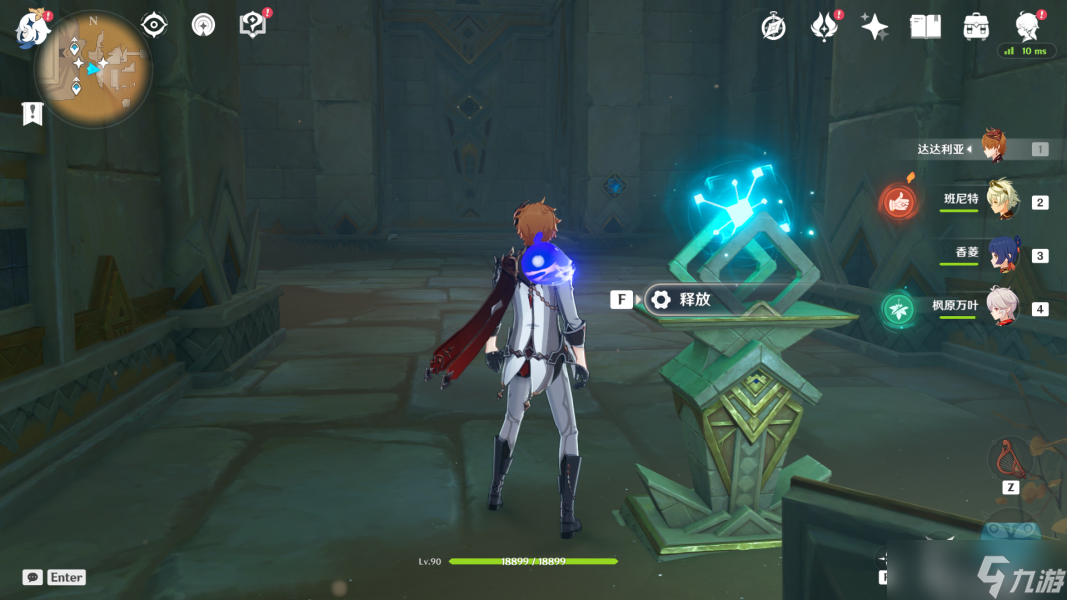Select the 释放 interaction option
This screenshot has height=600, width=1067.
pos(692,299)
